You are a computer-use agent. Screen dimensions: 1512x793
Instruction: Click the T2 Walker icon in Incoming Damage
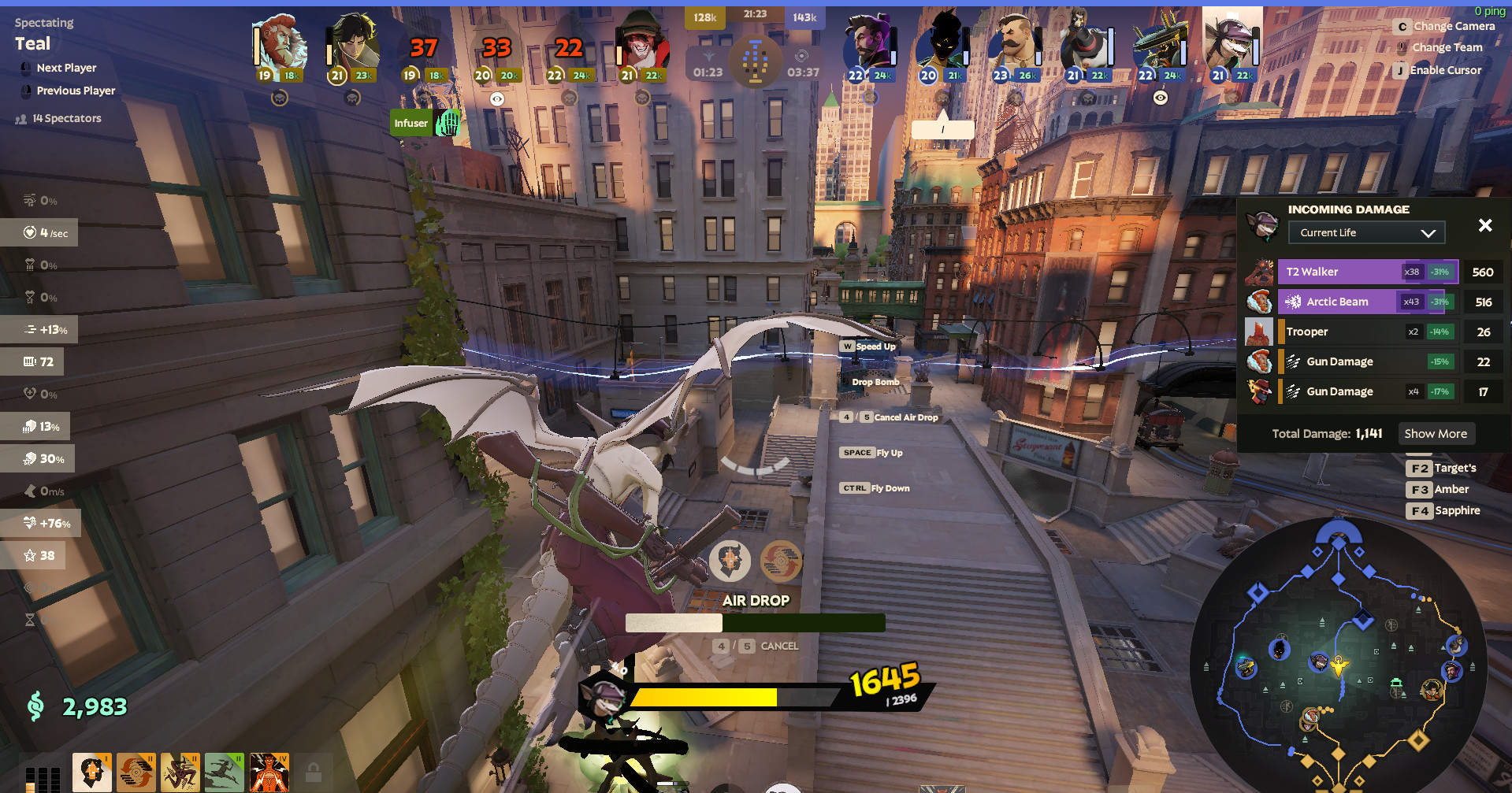click(1259, 272)
